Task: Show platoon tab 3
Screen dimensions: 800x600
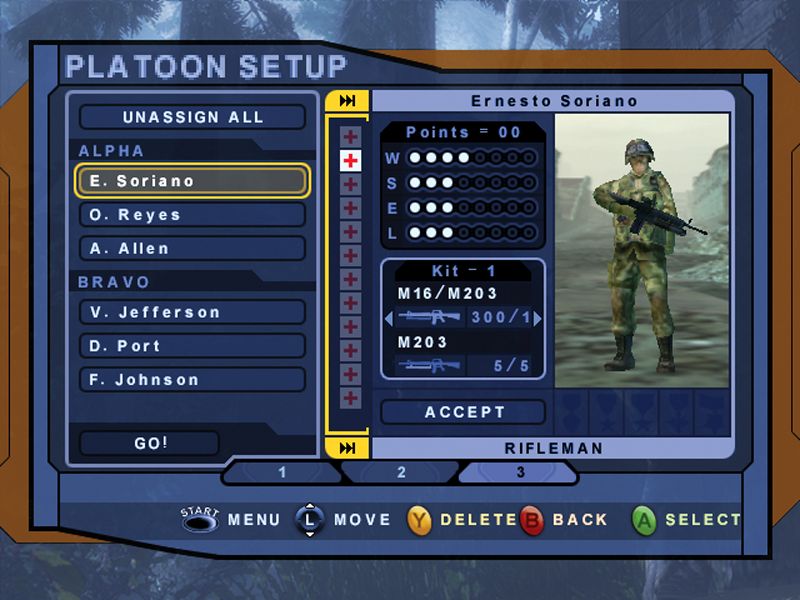Action: tap(520, 472)
